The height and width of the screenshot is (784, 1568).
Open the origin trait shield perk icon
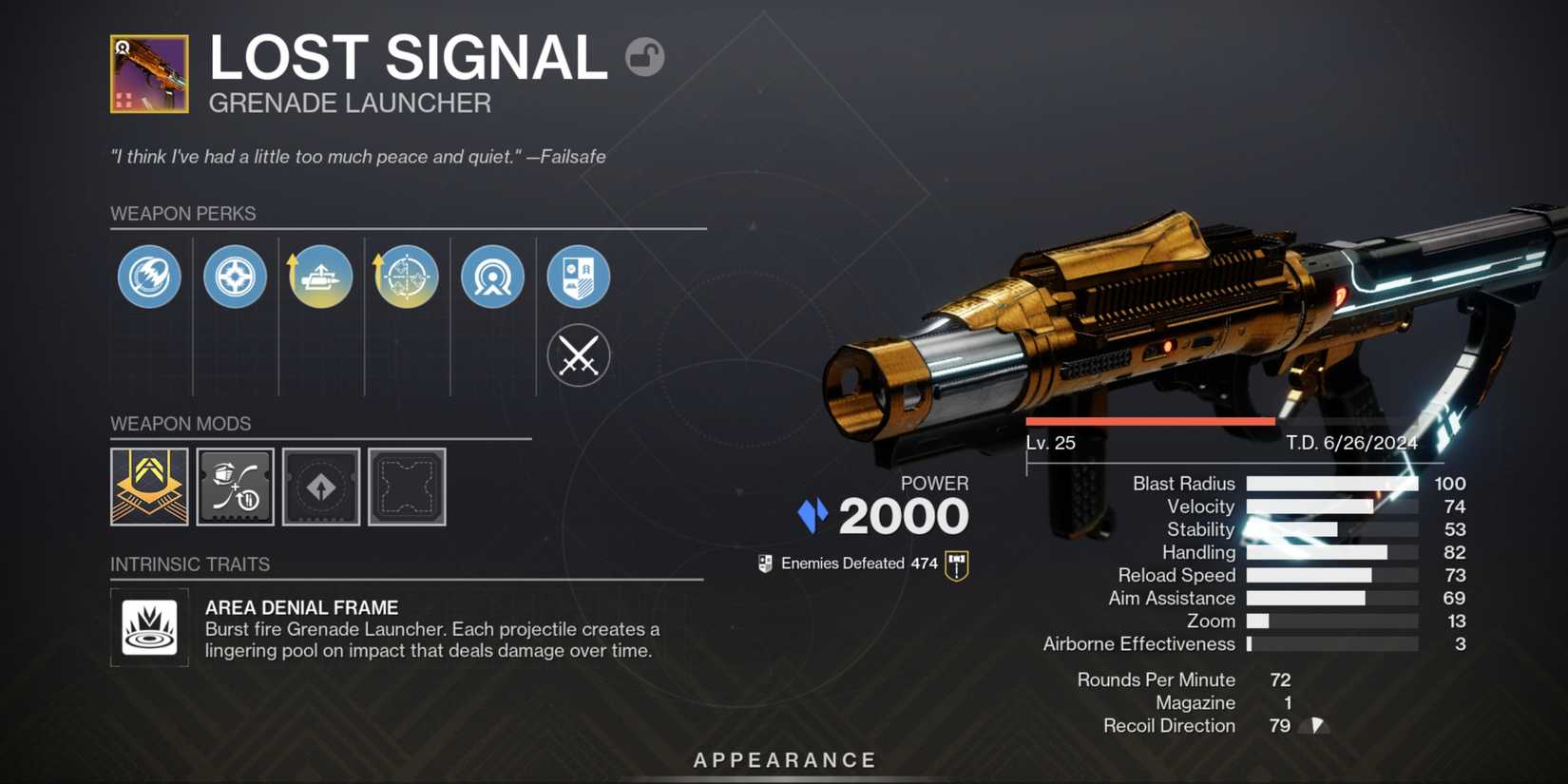pyautogui.click(x=578, y=277)
